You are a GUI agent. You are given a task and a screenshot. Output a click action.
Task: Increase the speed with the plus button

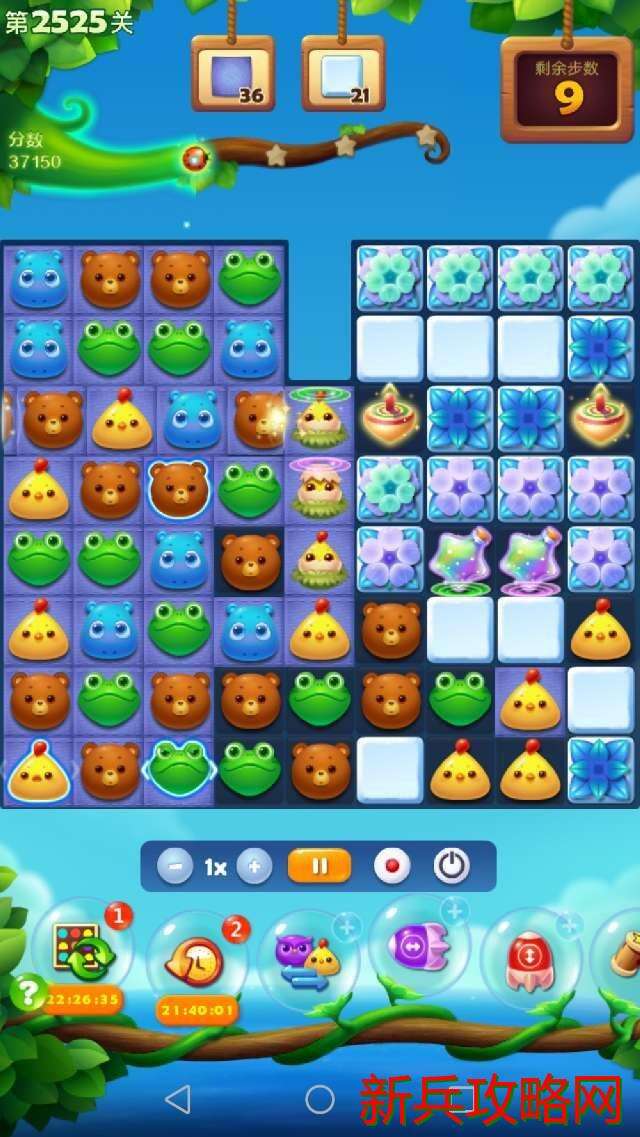coord(254,866)
